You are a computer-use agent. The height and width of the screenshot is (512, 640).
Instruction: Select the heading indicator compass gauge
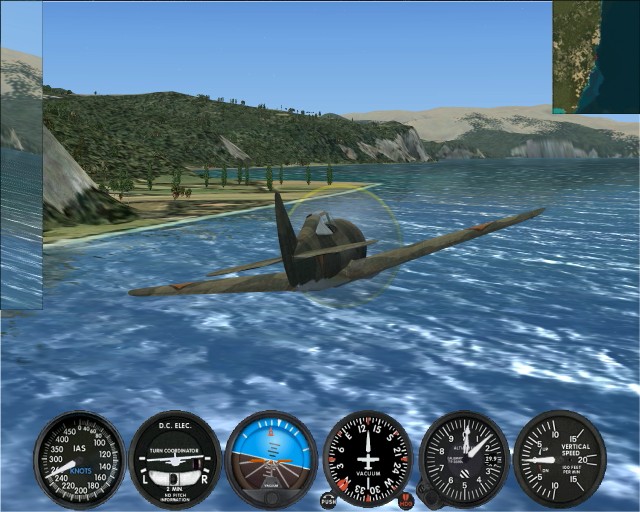[368, 459]
